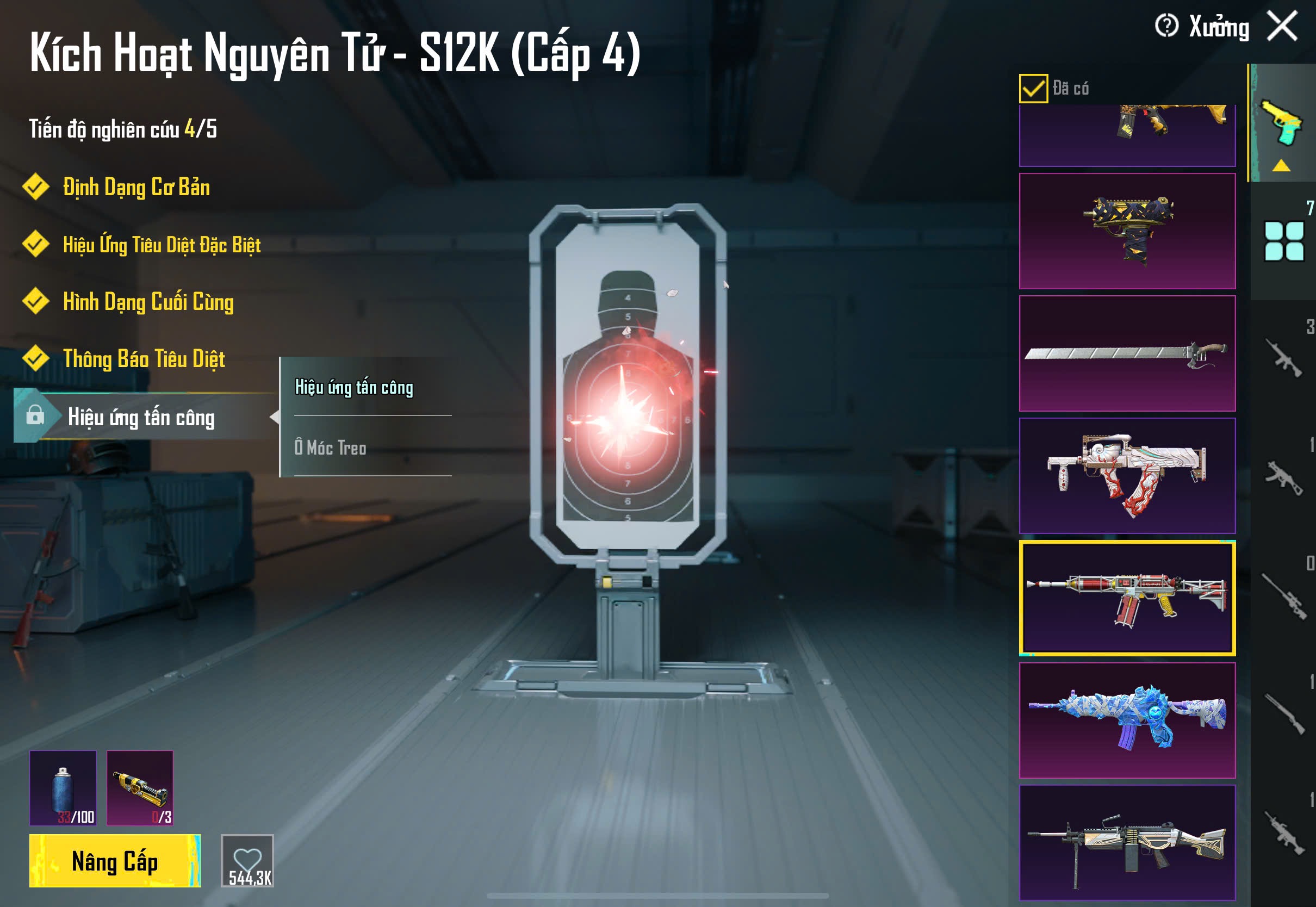Screen dimensions: 1316x907
Task: Select the yellow gun material slot showing 0/3
Action: point(140,788)
